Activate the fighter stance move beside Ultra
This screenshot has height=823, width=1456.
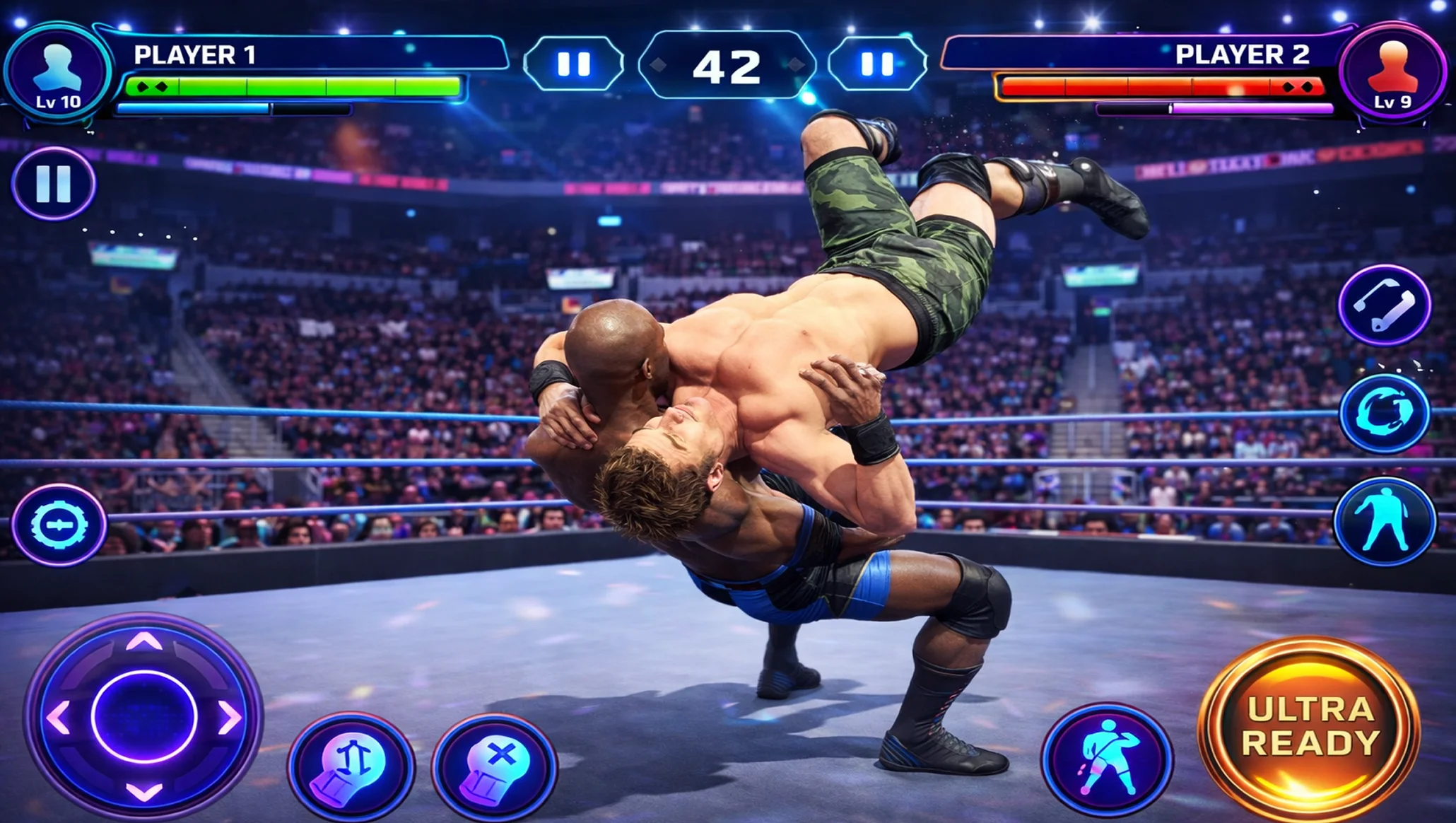coord(1107,759)
